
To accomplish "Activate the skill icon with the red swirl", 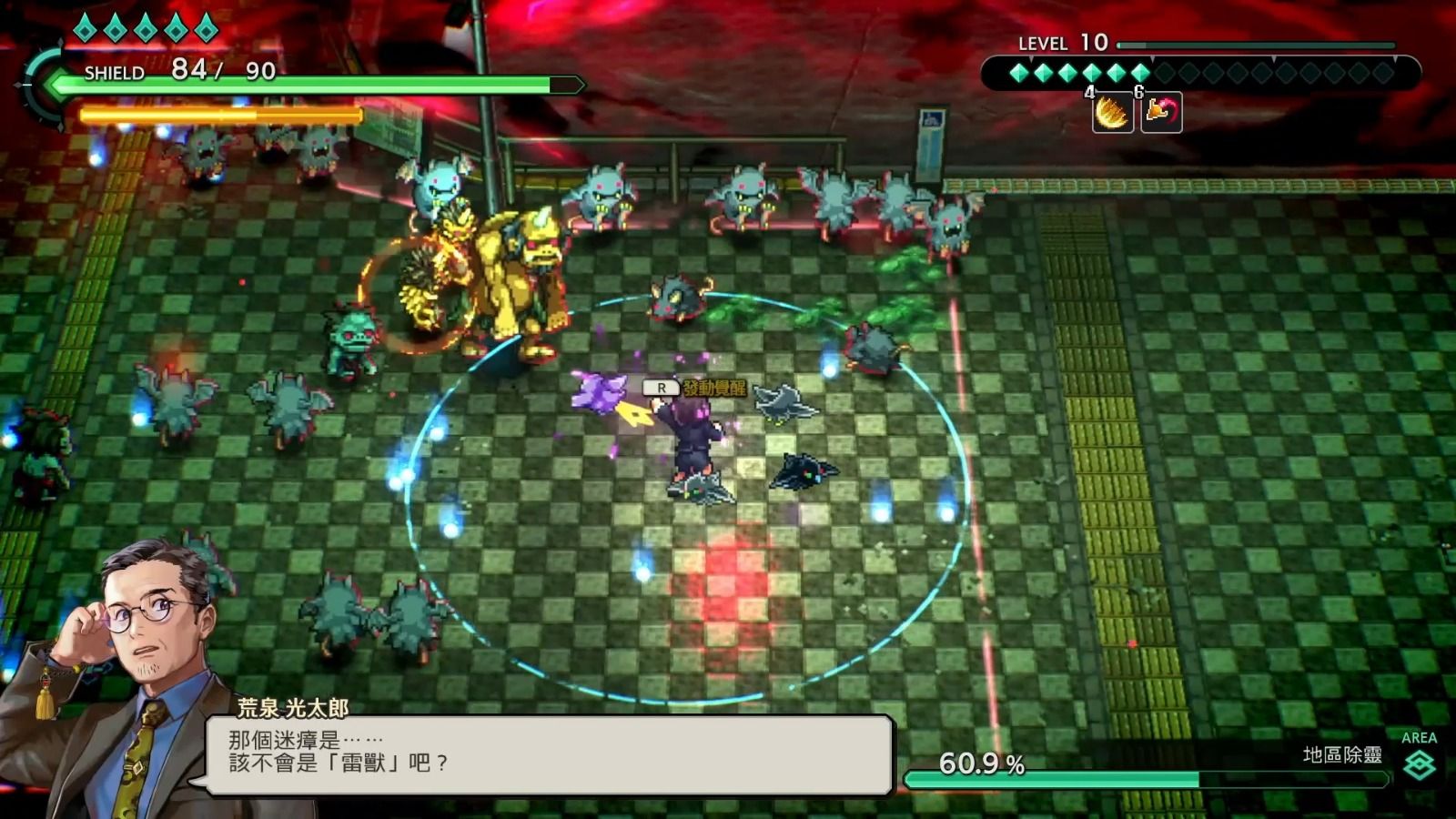I will click(1161, 114).
